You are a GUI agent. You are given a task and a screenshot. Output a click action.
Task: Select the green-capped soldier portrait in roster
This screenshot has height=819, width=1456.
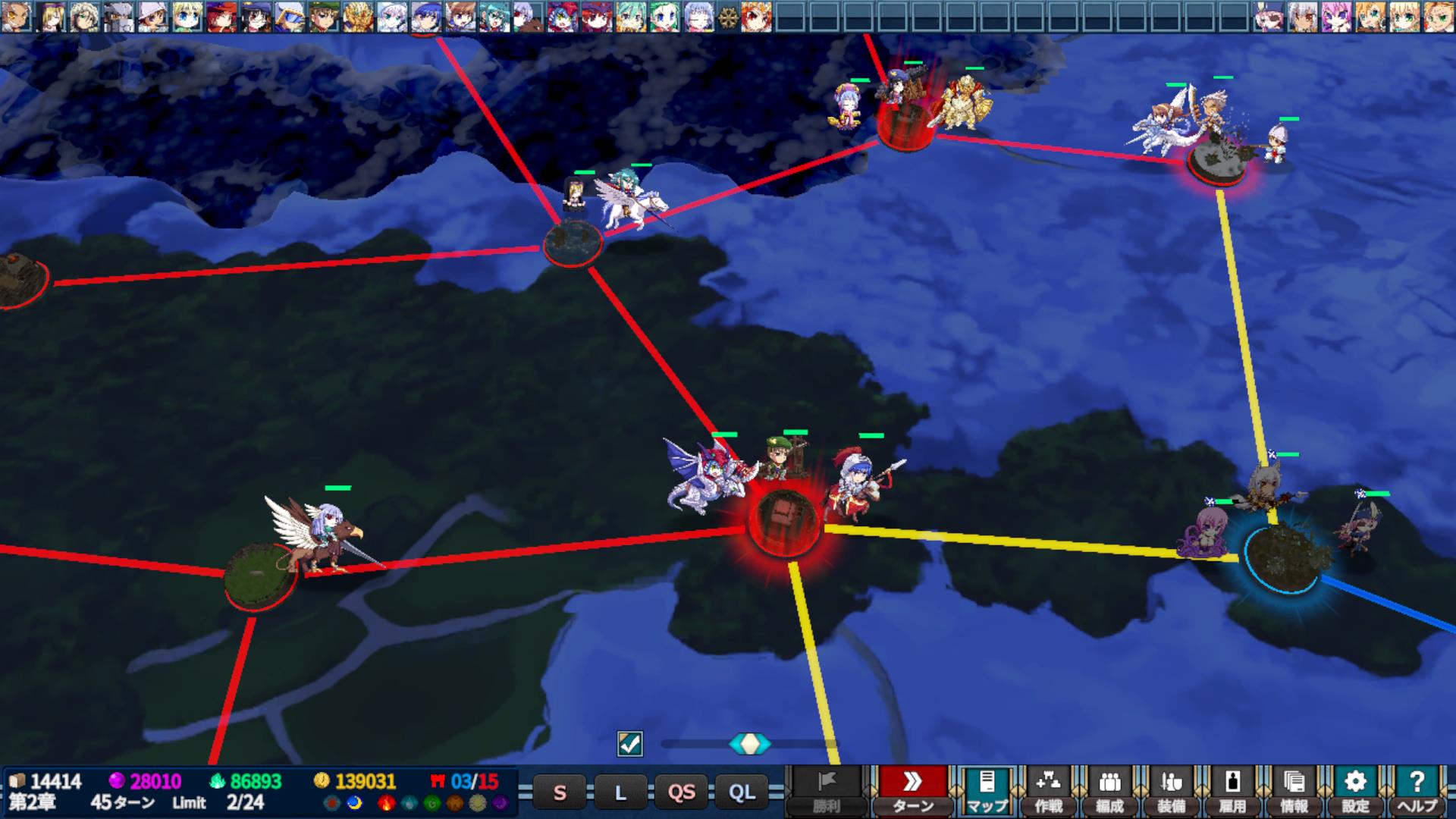324,17
